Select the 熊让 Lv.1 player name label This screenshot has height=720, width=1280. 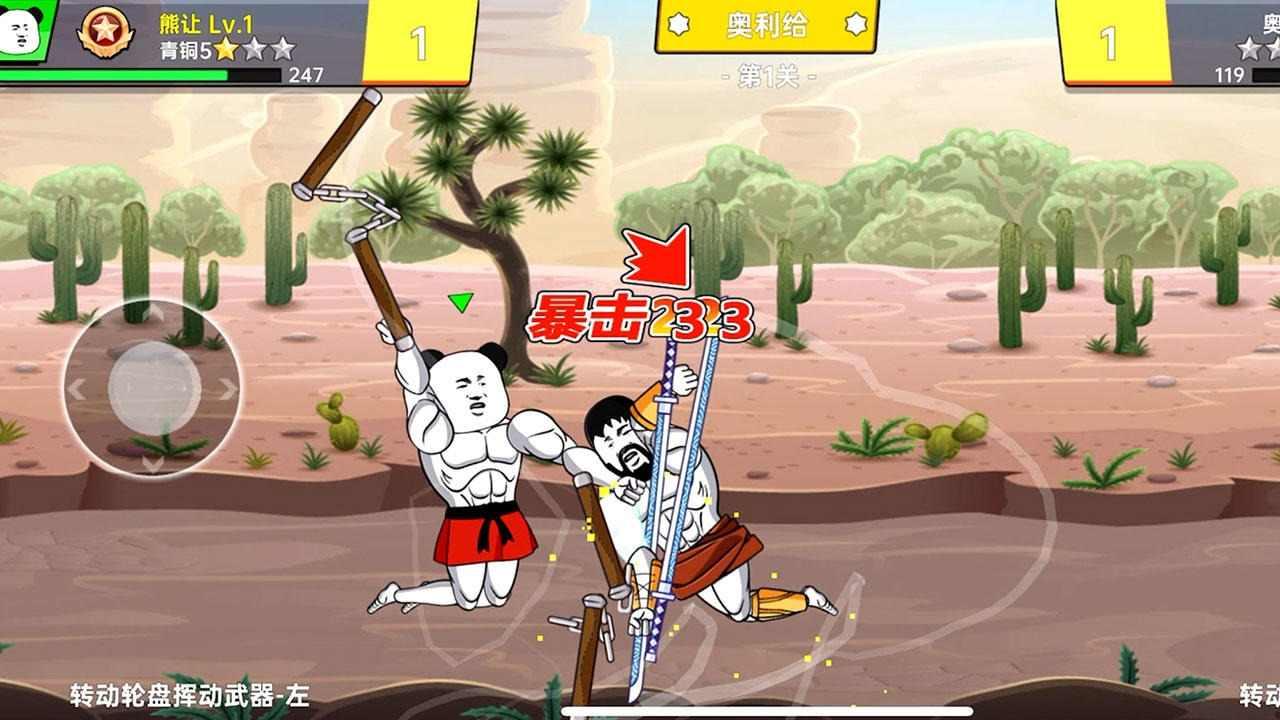(204, 23)
